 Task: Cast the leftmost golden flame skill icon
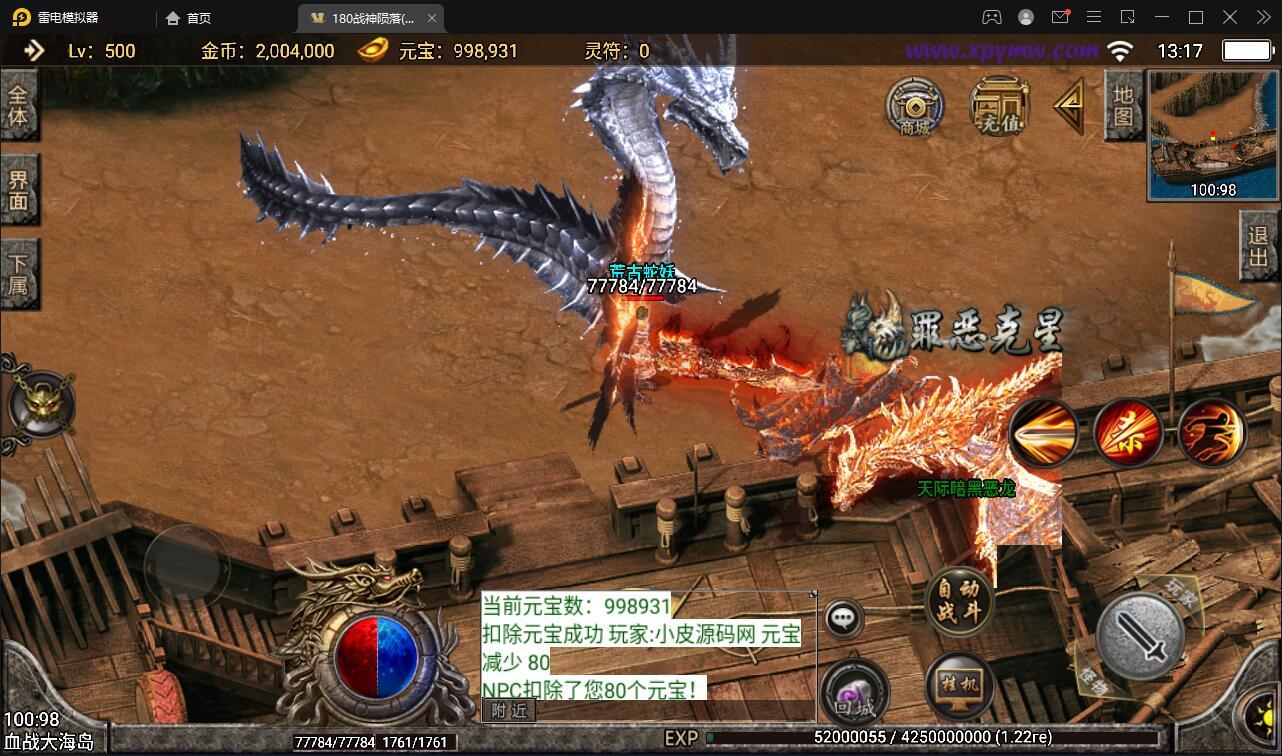click(1044, 434)
